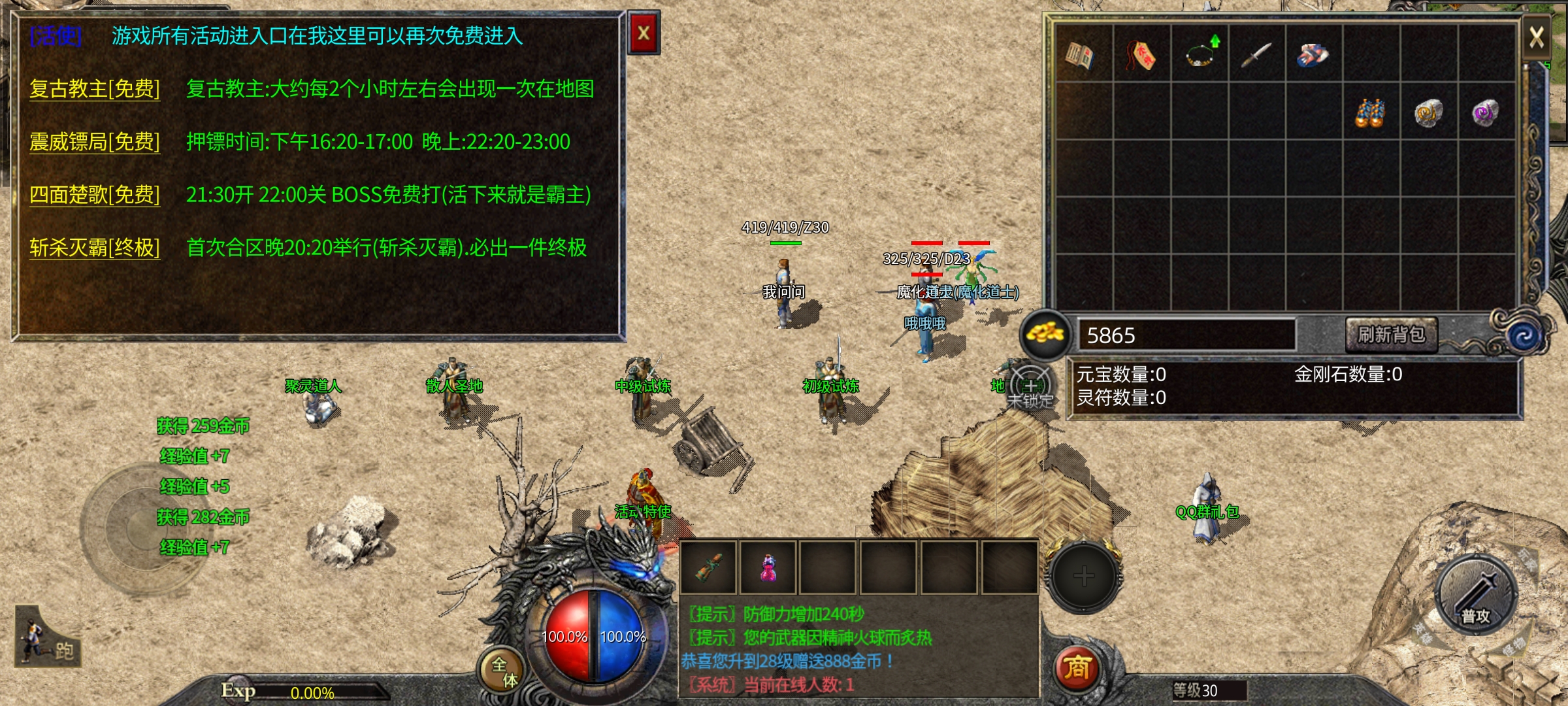The width and height of the screenshot is (1568, 706).
Task: Select the purple-spiral stone scroll item
Action: [x=1486, y=113]
